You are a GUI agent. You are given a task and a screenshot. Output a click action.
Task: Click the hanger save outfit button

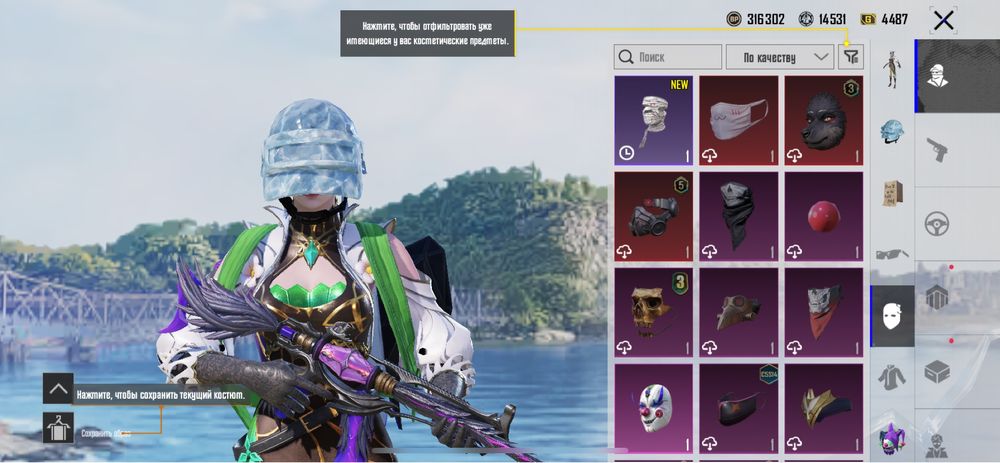click(x=58, y=428)
